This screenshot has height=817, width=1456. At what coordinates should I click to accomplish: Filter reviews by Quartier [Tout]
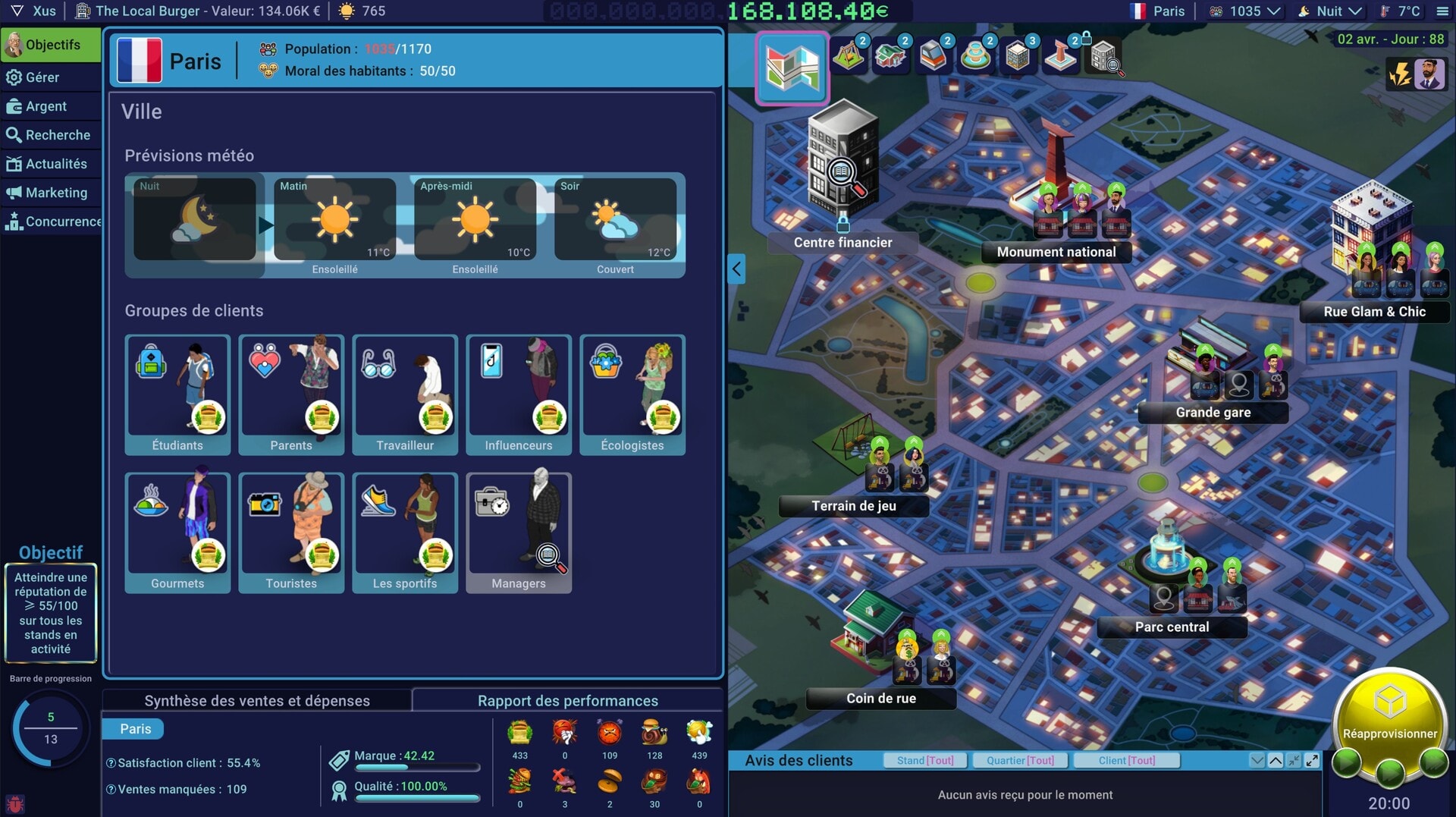[x=1020, y=760]
